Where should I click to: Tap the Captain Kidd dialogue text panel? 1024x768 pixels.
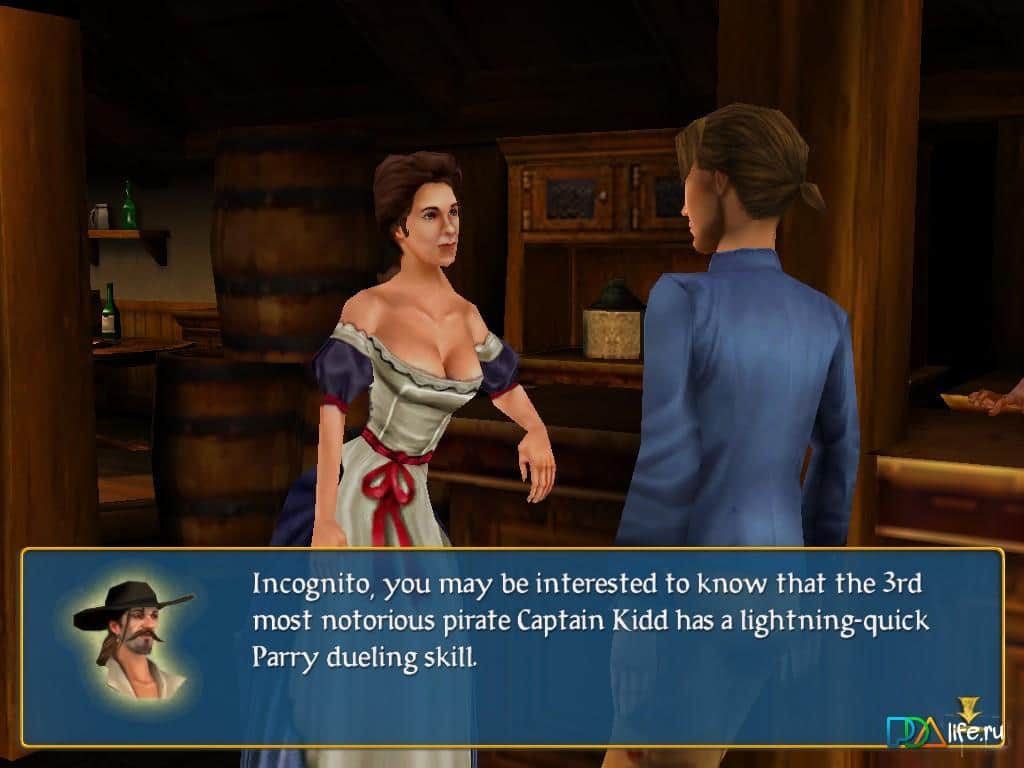(x=590, y=620)
